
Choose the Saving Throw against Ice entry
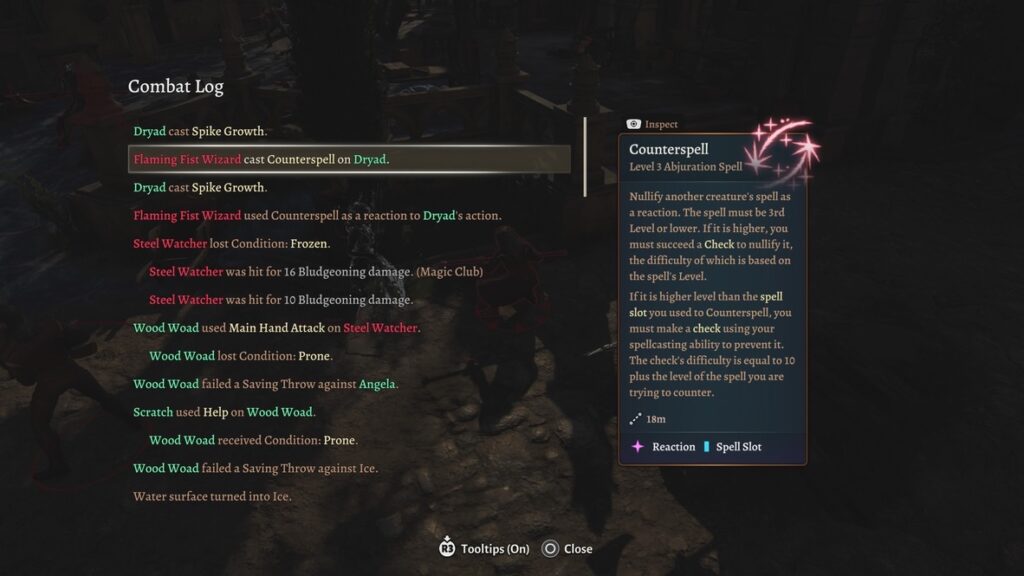pyautogui.click(x=255, y=468)
